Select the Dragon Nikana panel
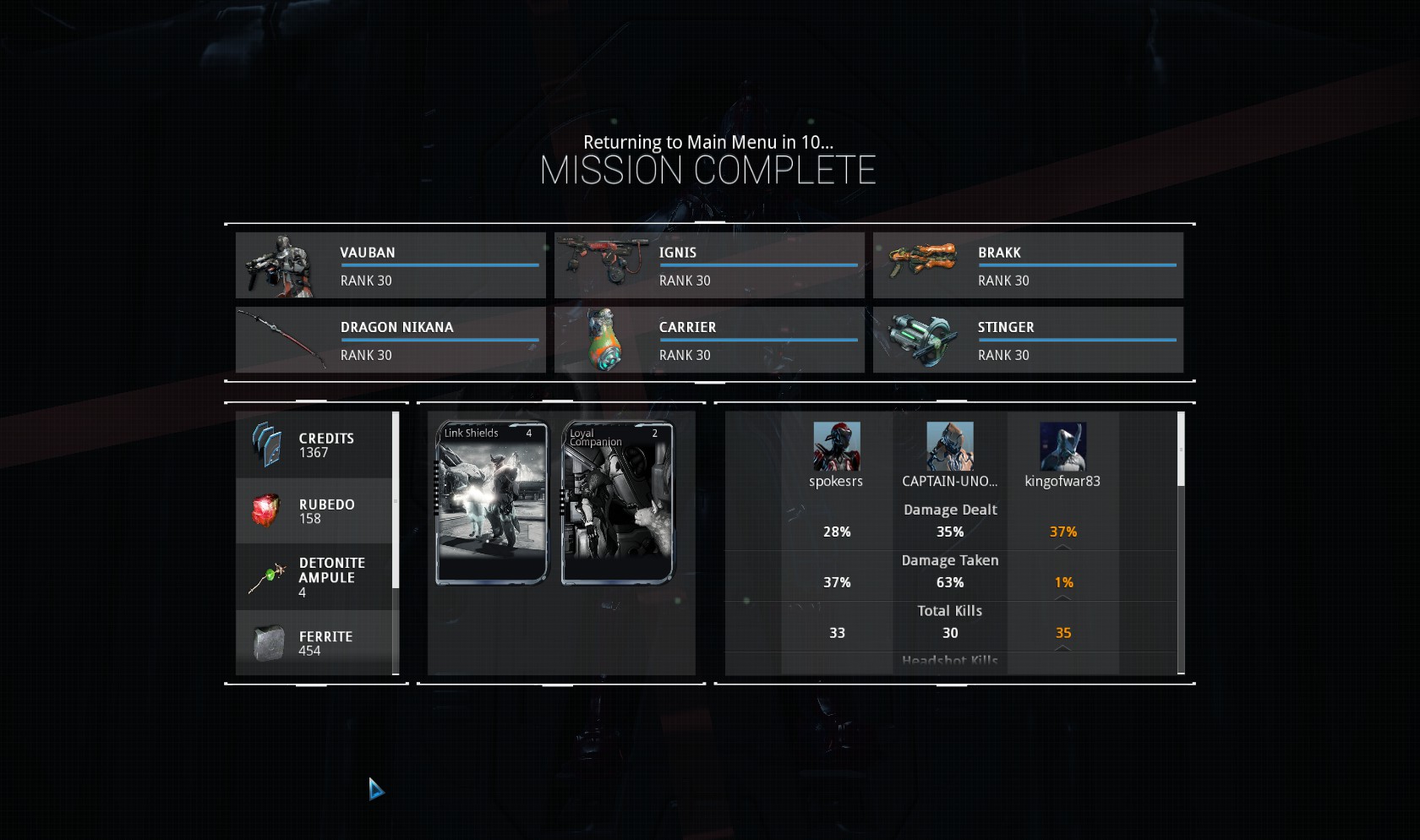Screen dimensions: 1420x840 pos(390,340)
